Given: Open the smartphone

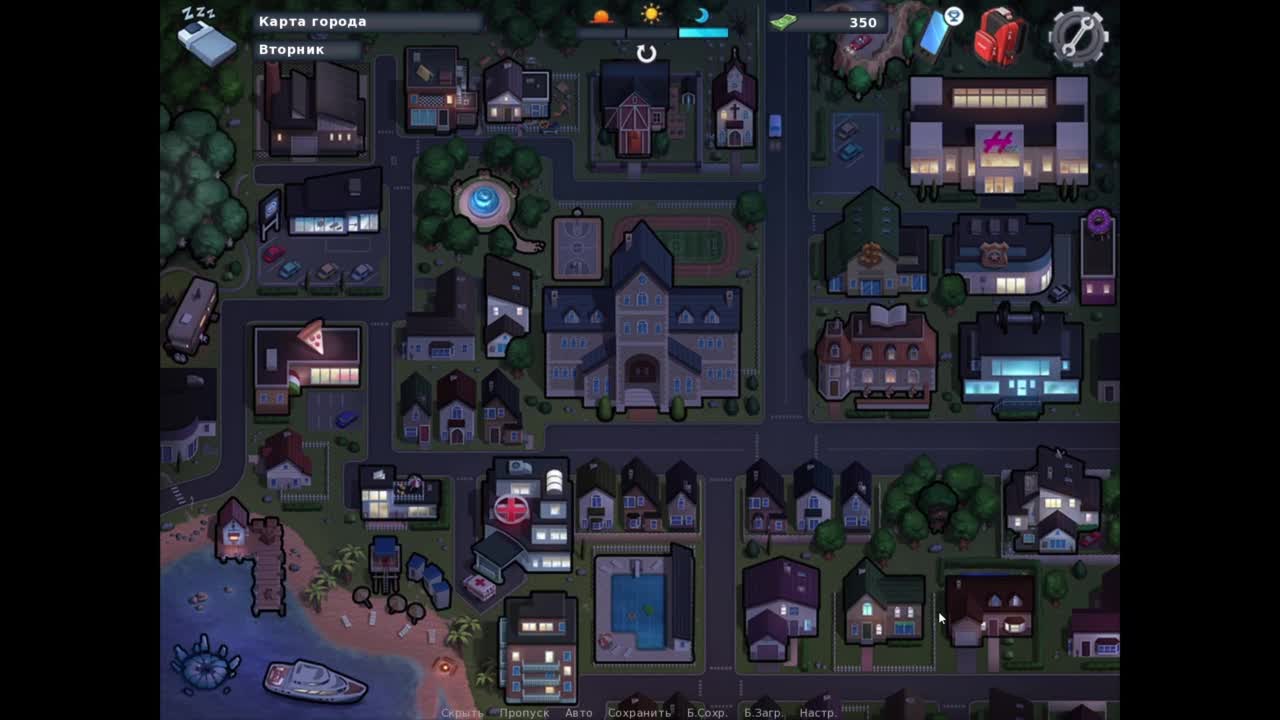Looking at the screenshot, I should pos(937,32).
